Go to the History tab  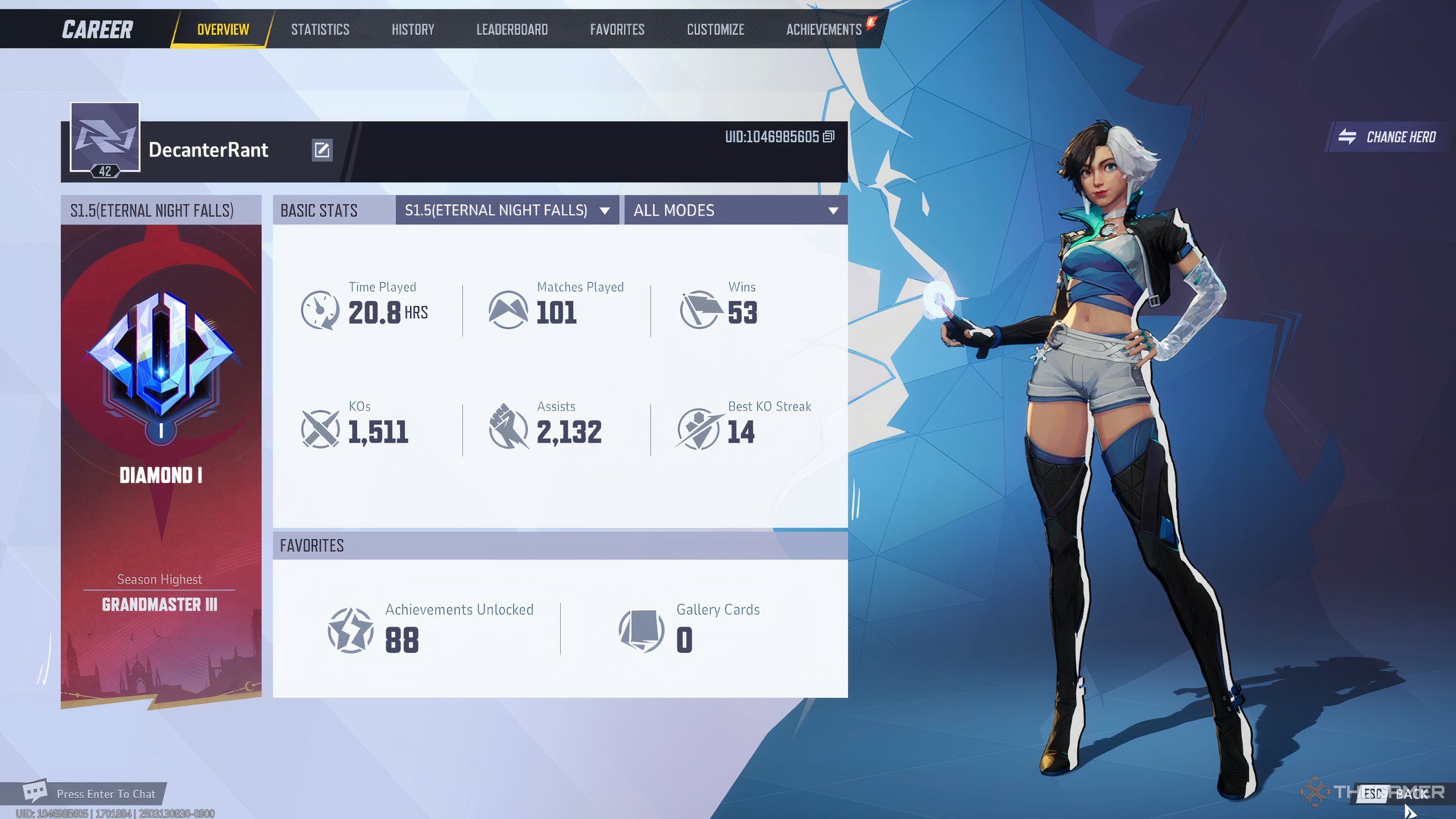point(413,30)
